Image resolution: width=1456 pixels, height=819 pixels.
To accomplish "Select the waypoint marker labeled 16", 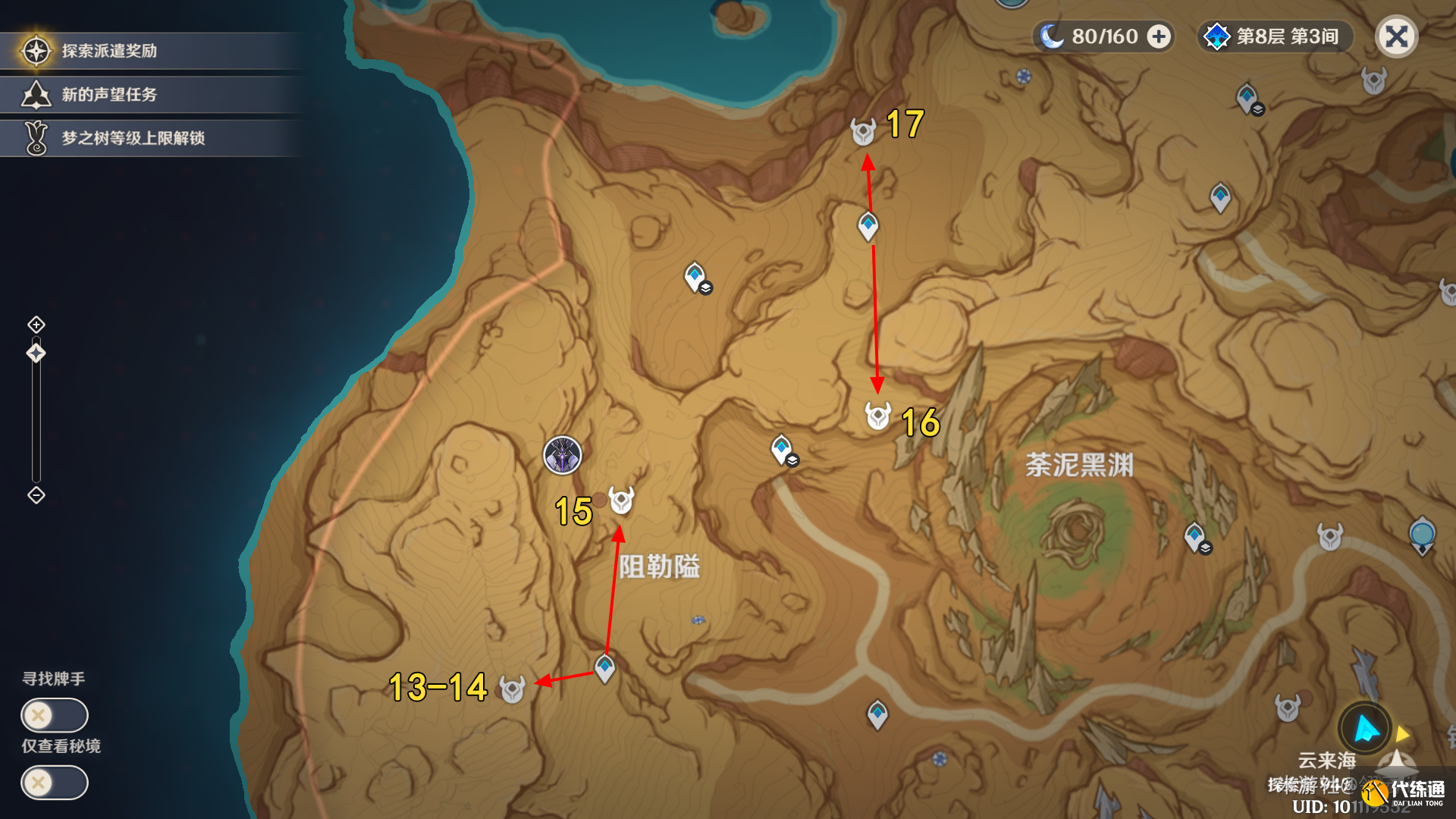I will point(878,416).
